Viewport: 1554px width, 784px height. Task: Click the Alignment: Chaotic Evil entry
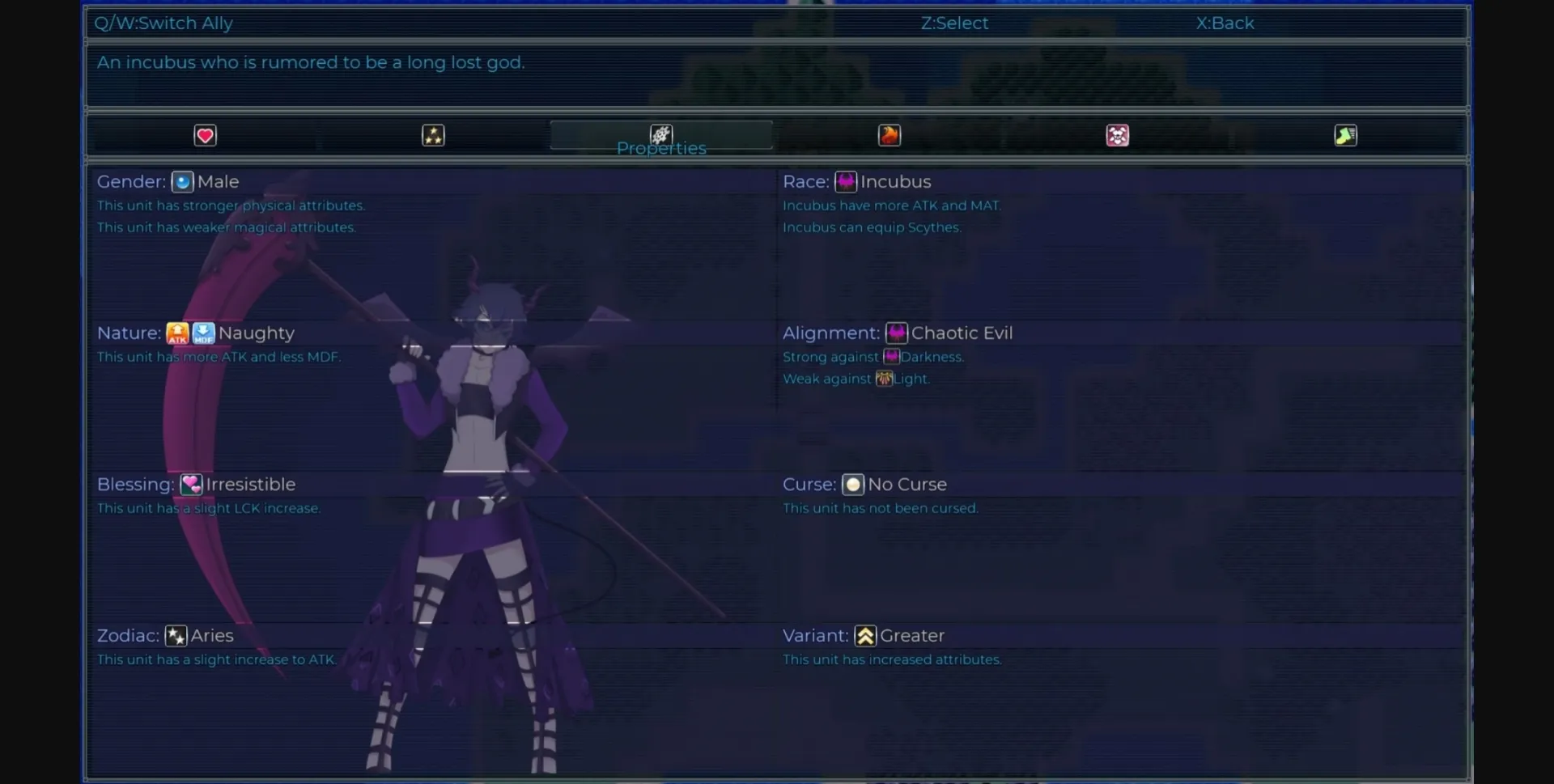point(898,333)
